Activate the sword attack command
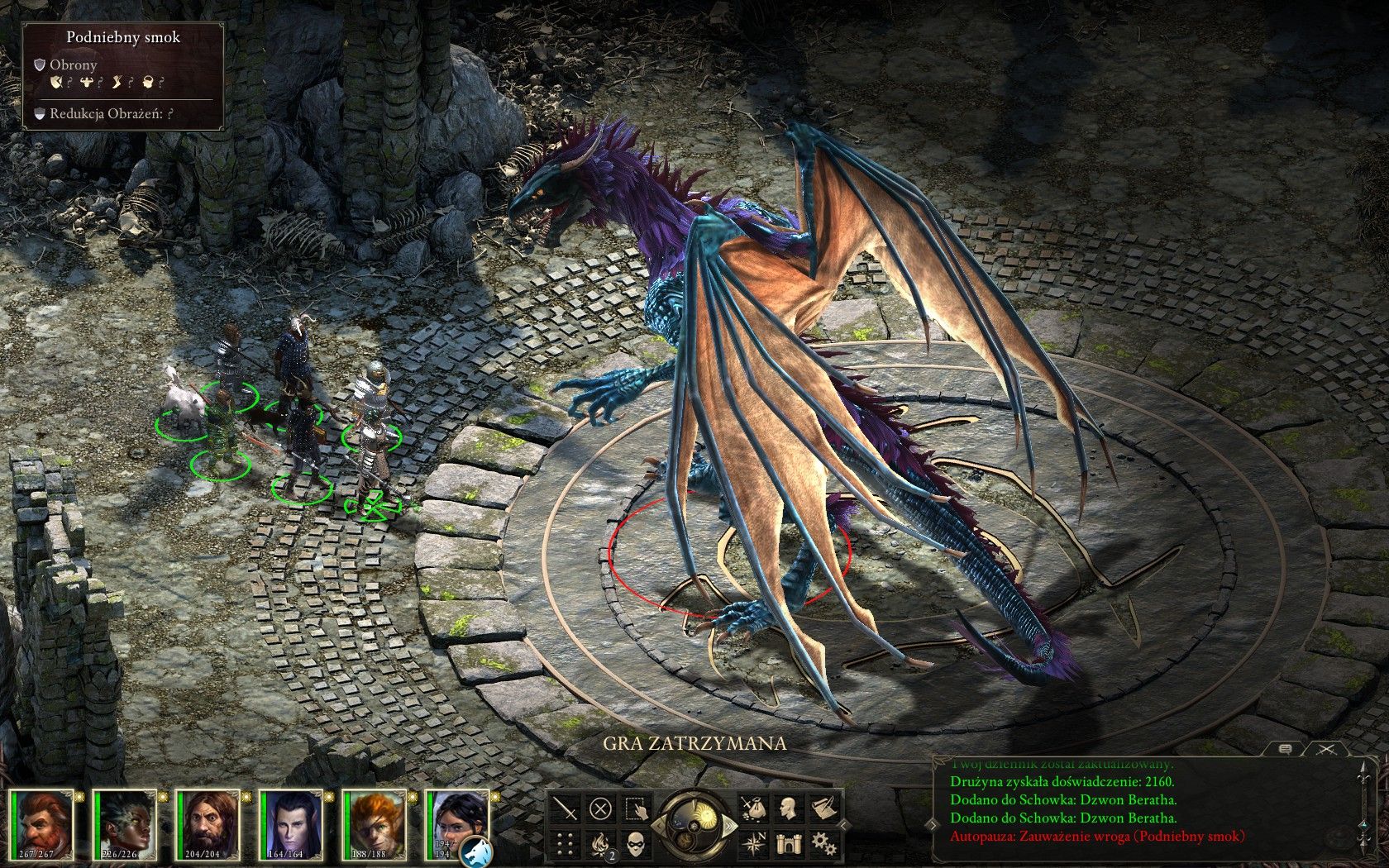This screenshot has height=868, width=1389. click(566, 808)
